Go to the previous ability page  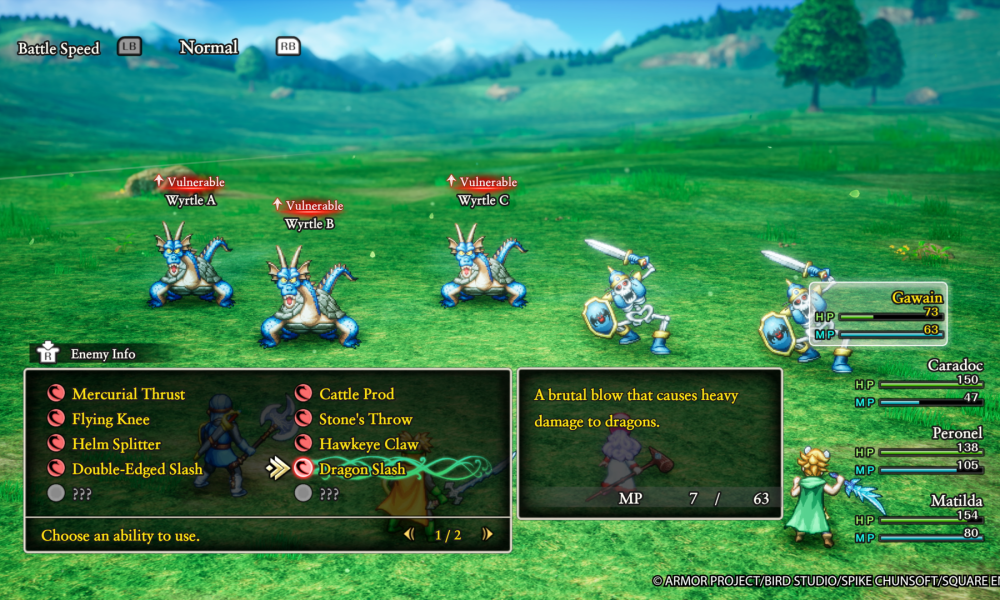pyautogui.click(x=409, y=535)
